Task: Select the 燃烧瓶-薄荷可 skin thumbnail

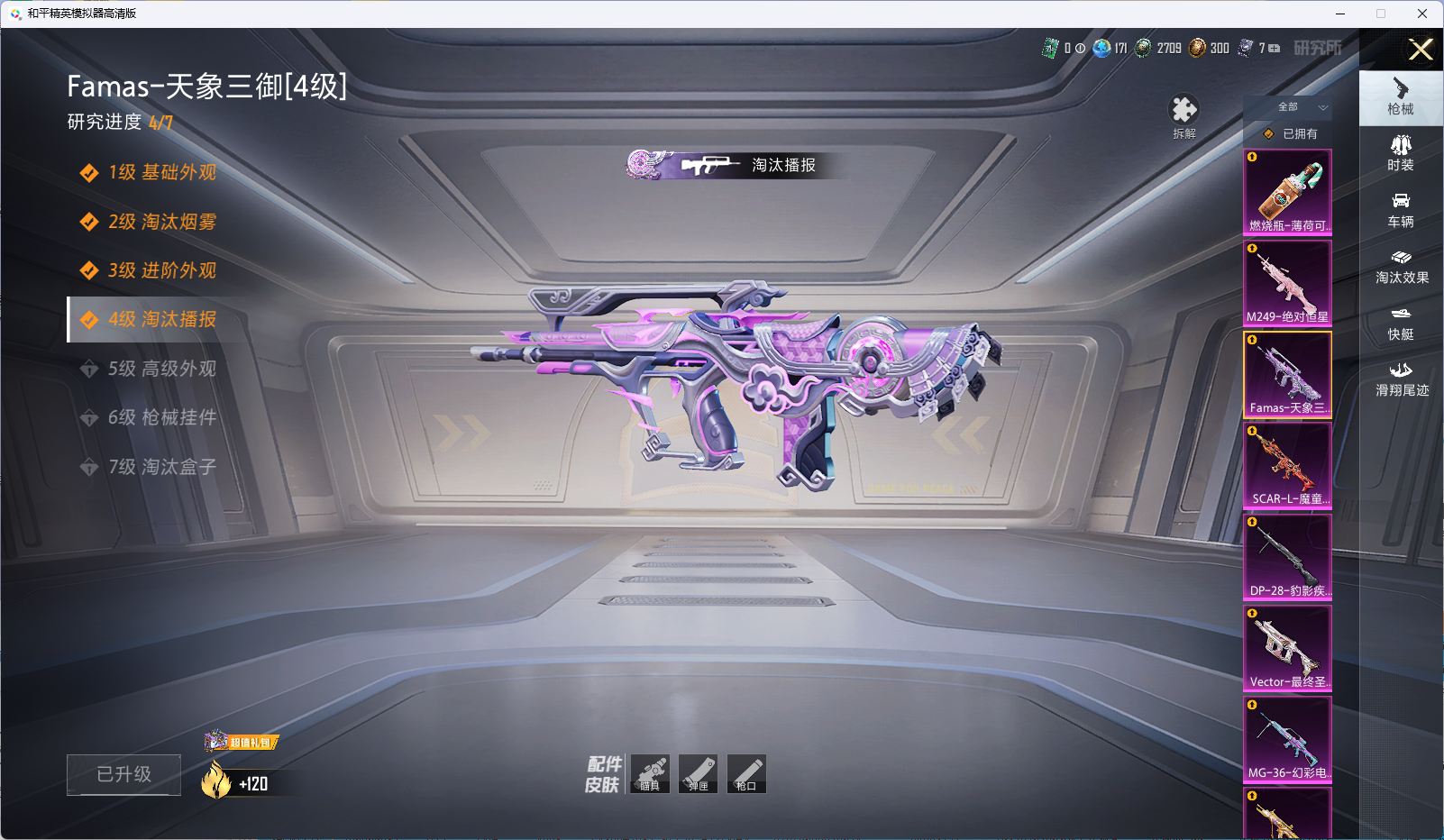Action: click(x=1287, y=192)
